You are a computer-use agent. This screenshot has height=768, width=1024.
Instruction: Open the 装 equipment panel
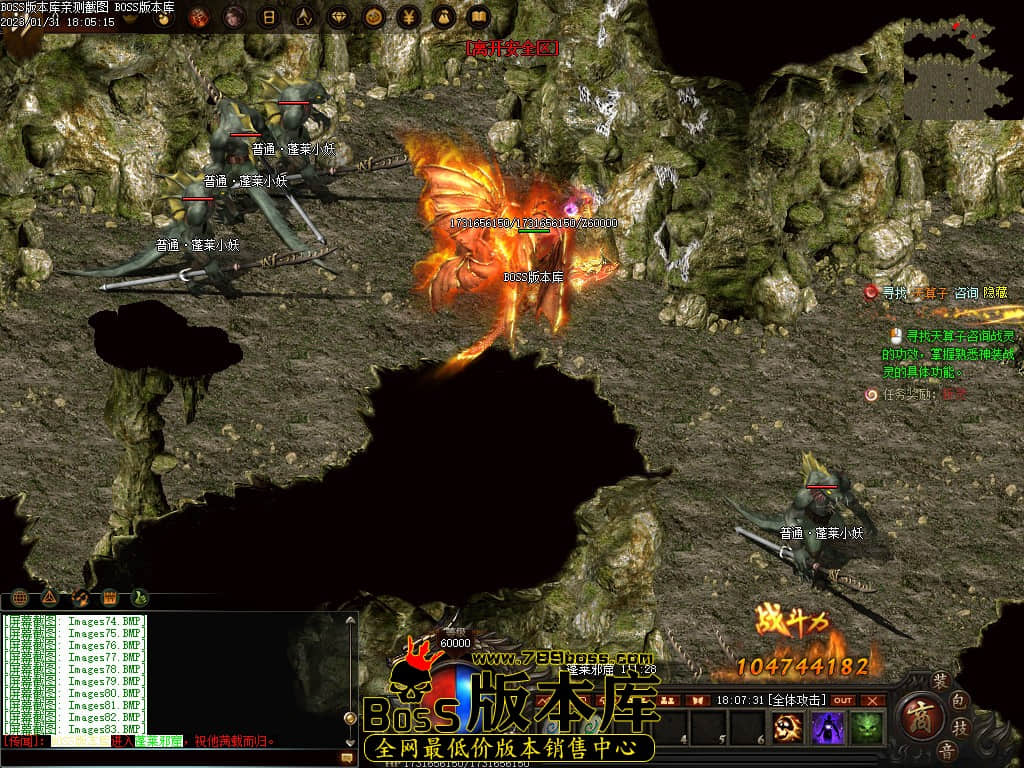coord(939,680)
